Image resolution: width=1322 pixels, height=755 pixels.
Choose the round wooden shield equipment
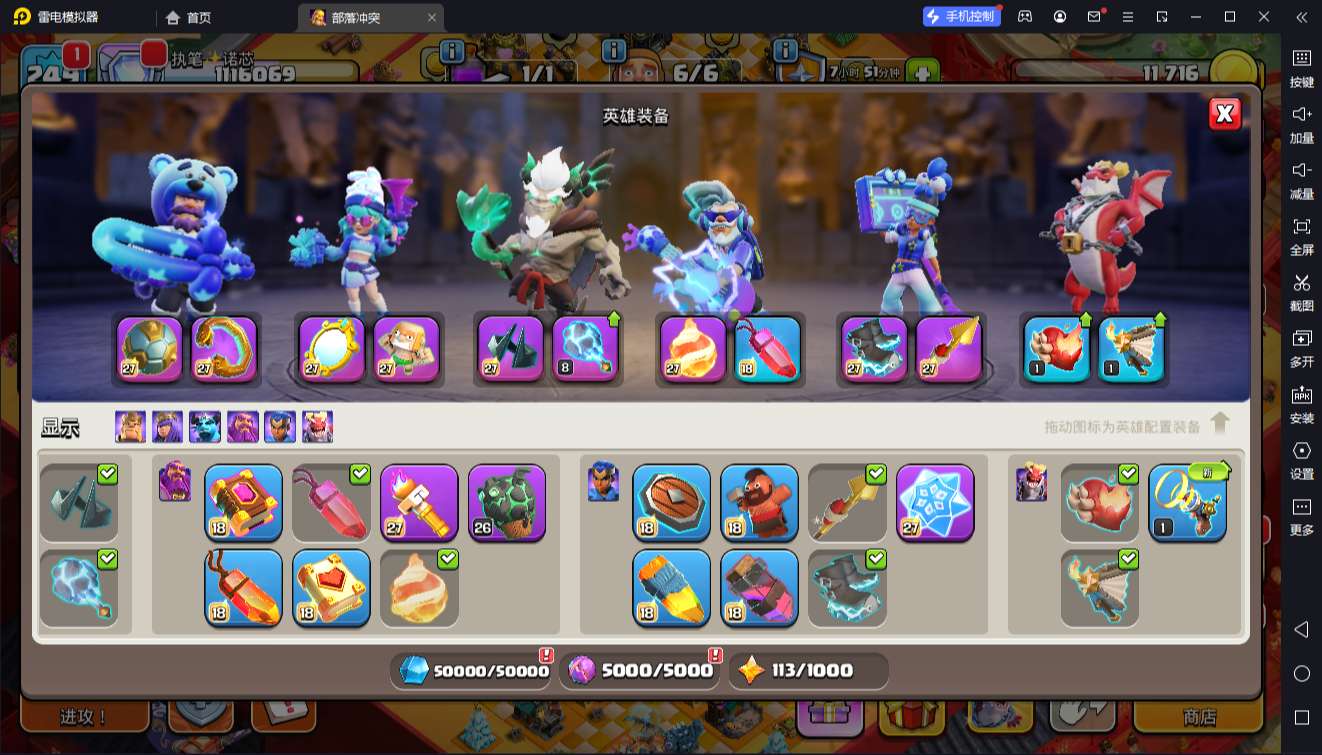671,503
